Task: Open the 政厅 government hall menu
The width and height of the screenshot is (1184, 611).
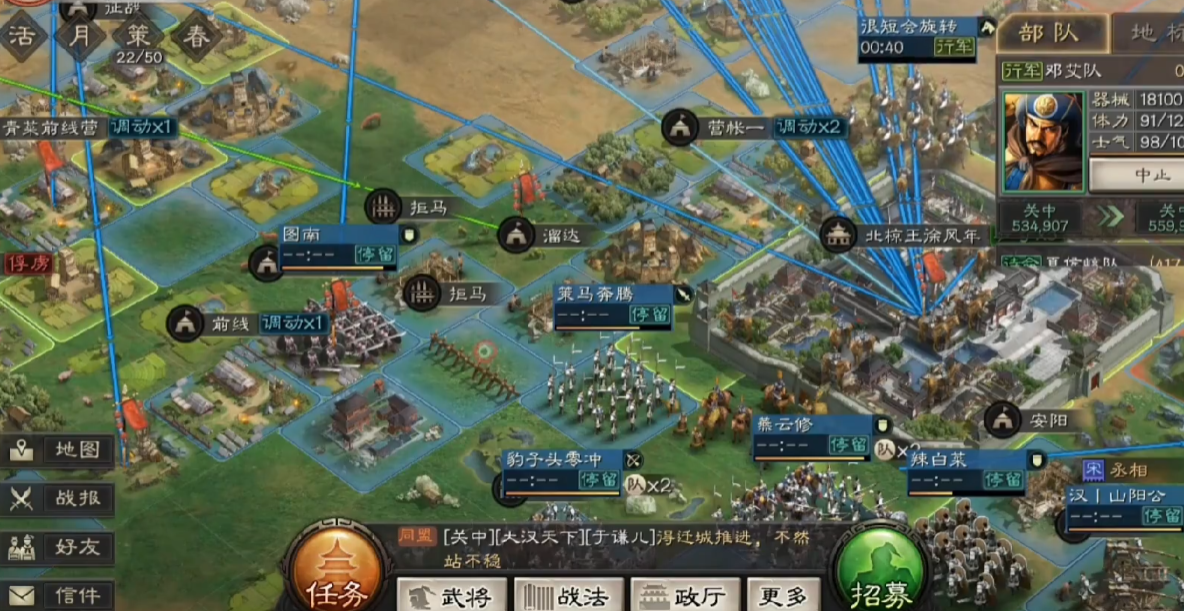Action: click(x=686, y=596)
